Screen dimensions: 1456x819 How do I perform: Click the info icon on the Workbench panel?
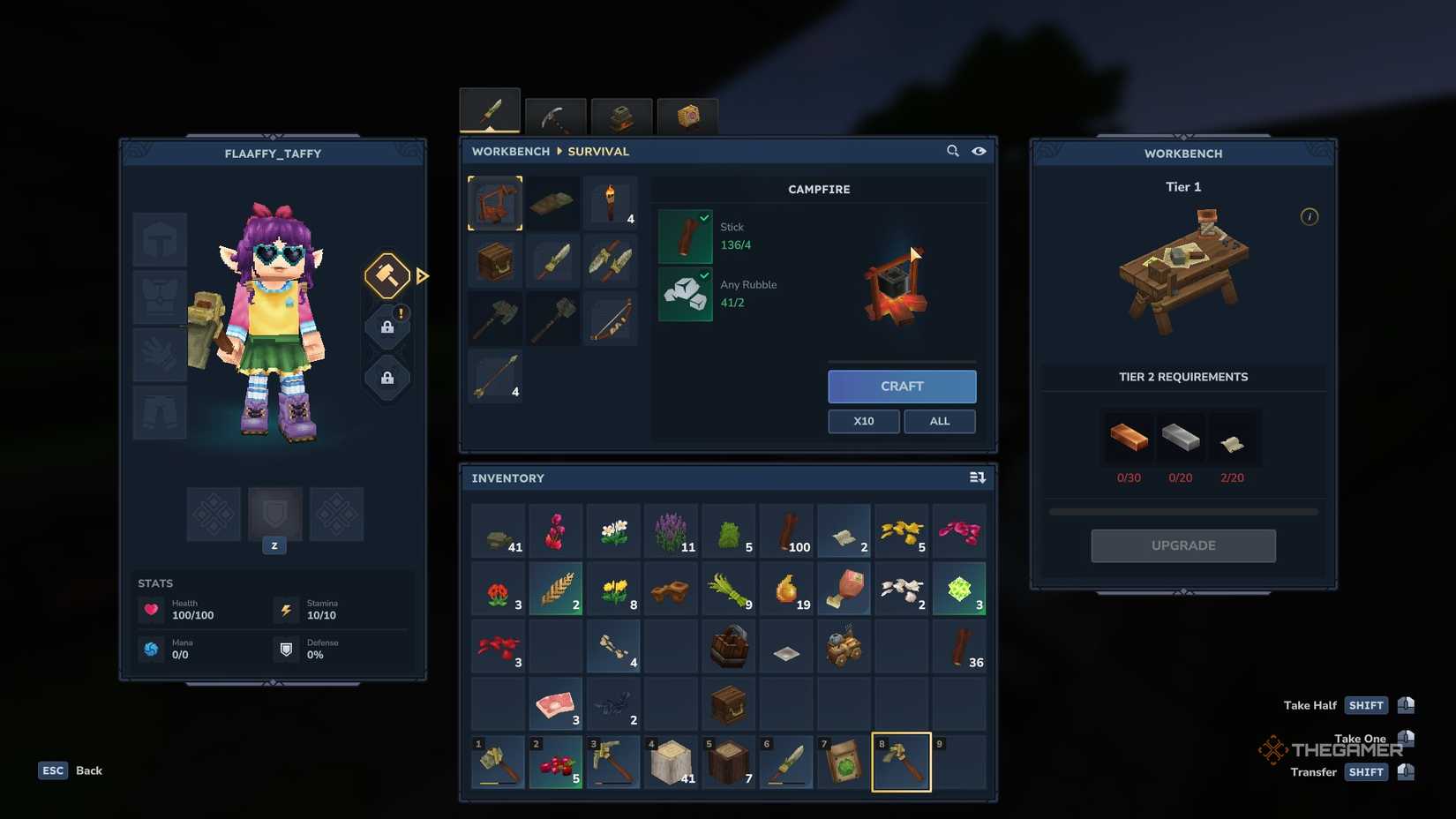[1310, 216]
